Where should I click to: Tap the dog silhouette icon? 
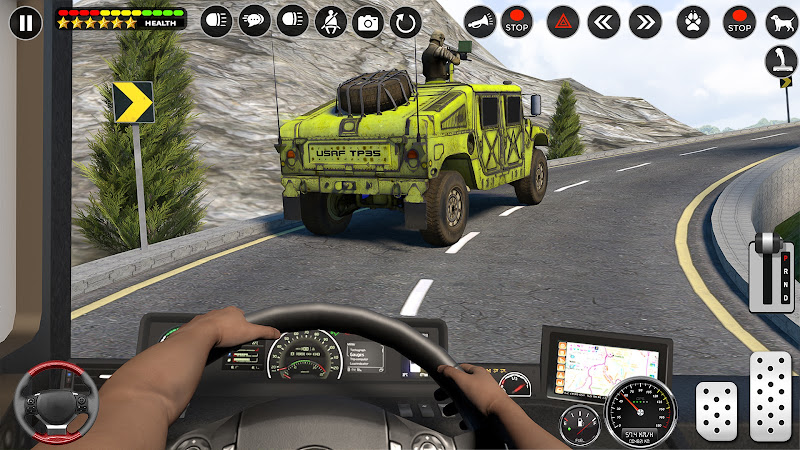coord(781,21)
